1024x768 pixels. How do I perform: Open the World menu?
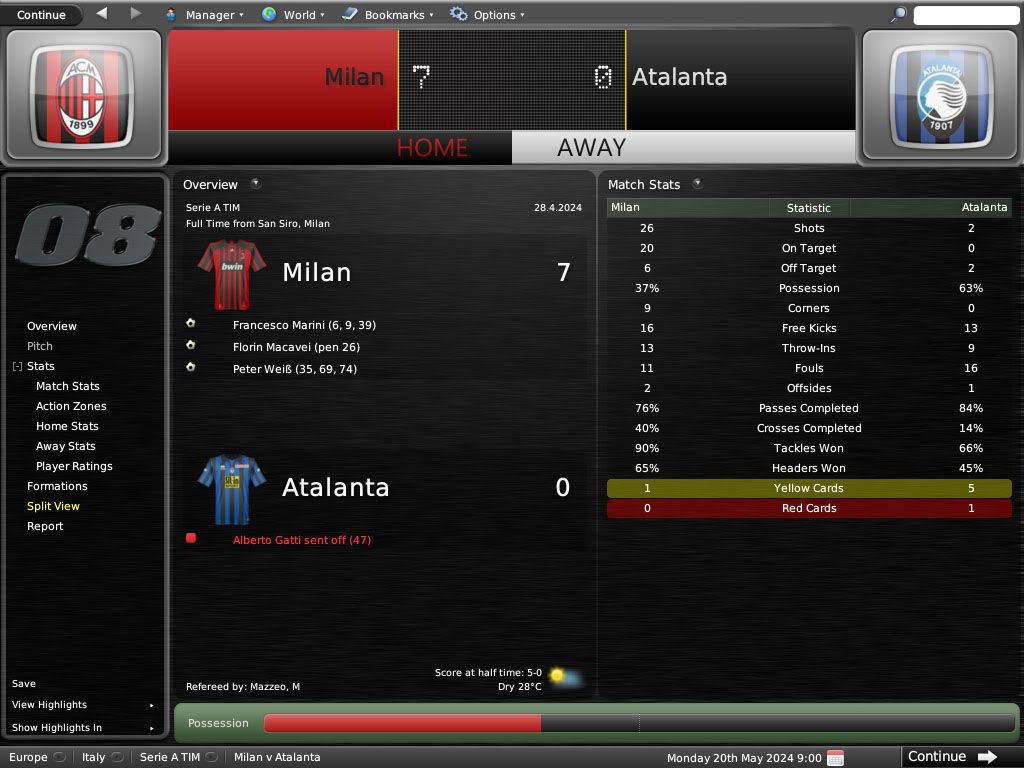click(293, 15)
